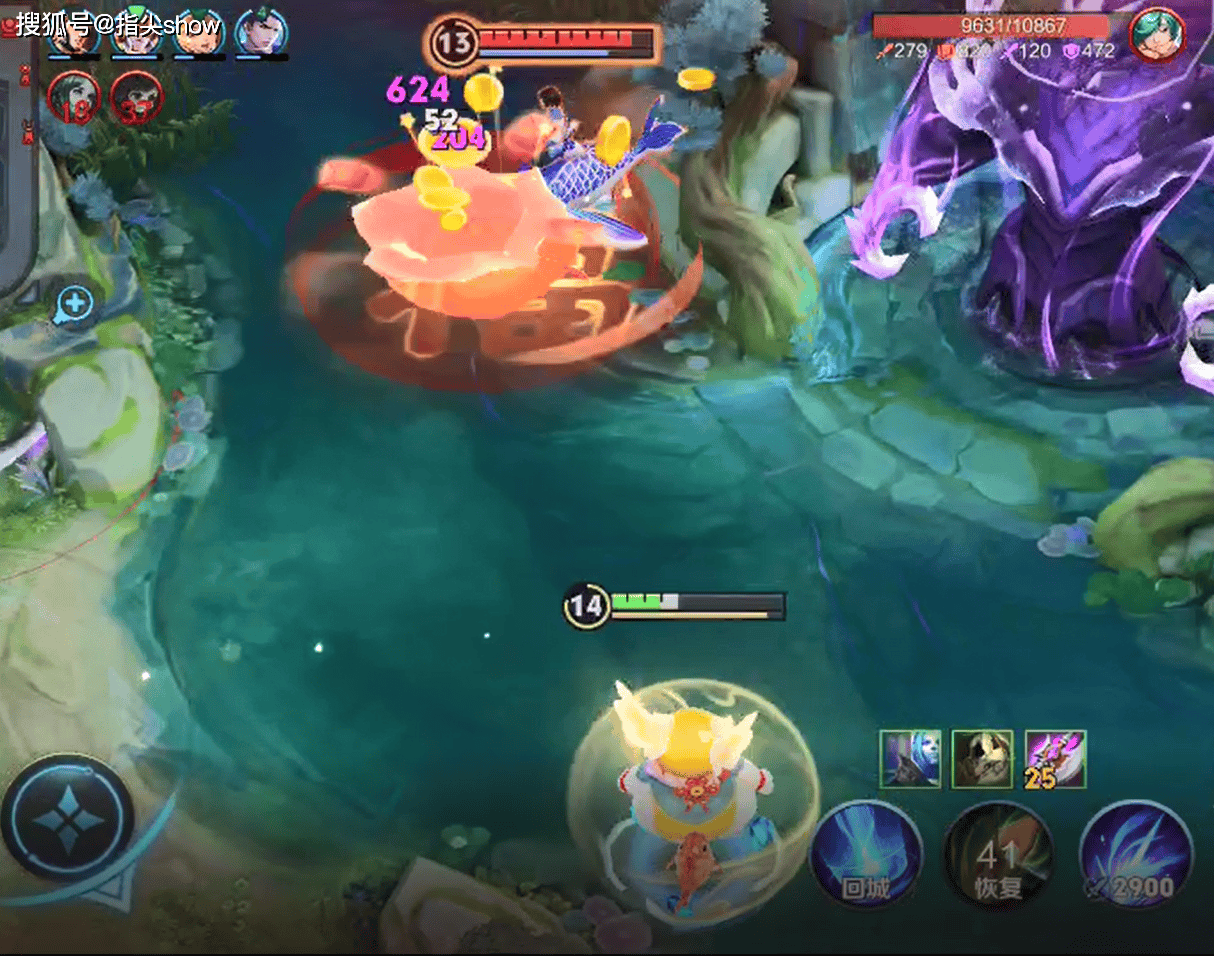Screen dimensions: 1214x956
Task: Use the 恢复 heal spell on cooldown
Action: tap(998, 857)
